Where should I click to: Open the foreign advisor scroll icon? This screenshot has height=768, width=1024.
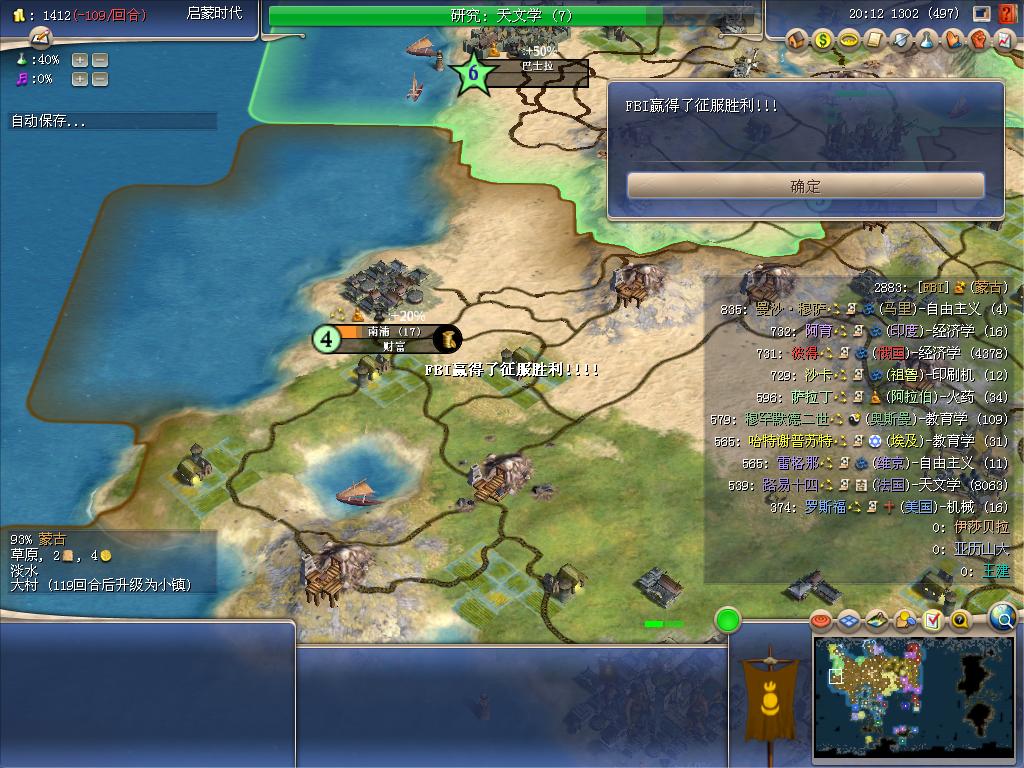click(875, 41)
